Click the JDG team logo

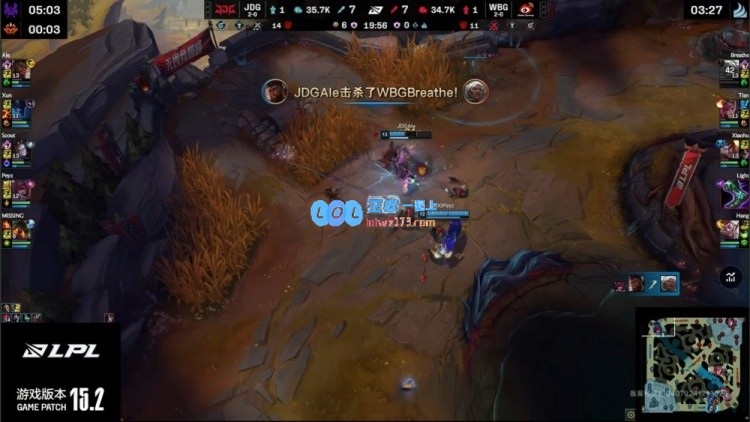(x=224, y=10)
